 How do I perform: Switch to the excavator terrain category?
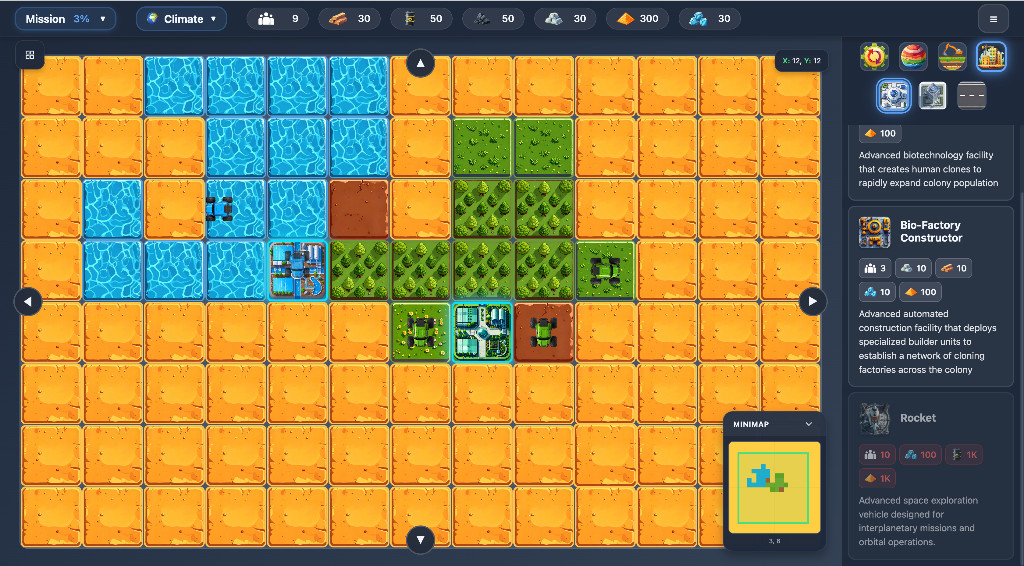[x=952, y=56]
